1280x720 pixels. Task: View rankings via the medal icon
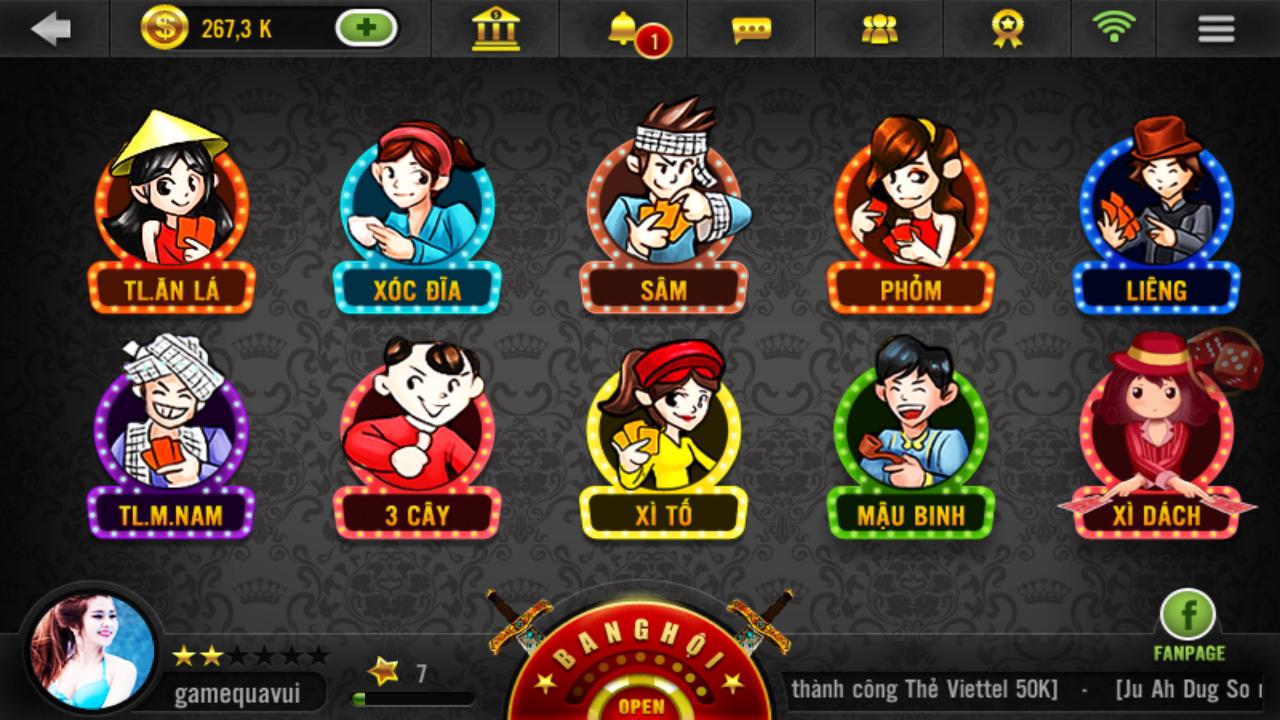pos(1006,30)
